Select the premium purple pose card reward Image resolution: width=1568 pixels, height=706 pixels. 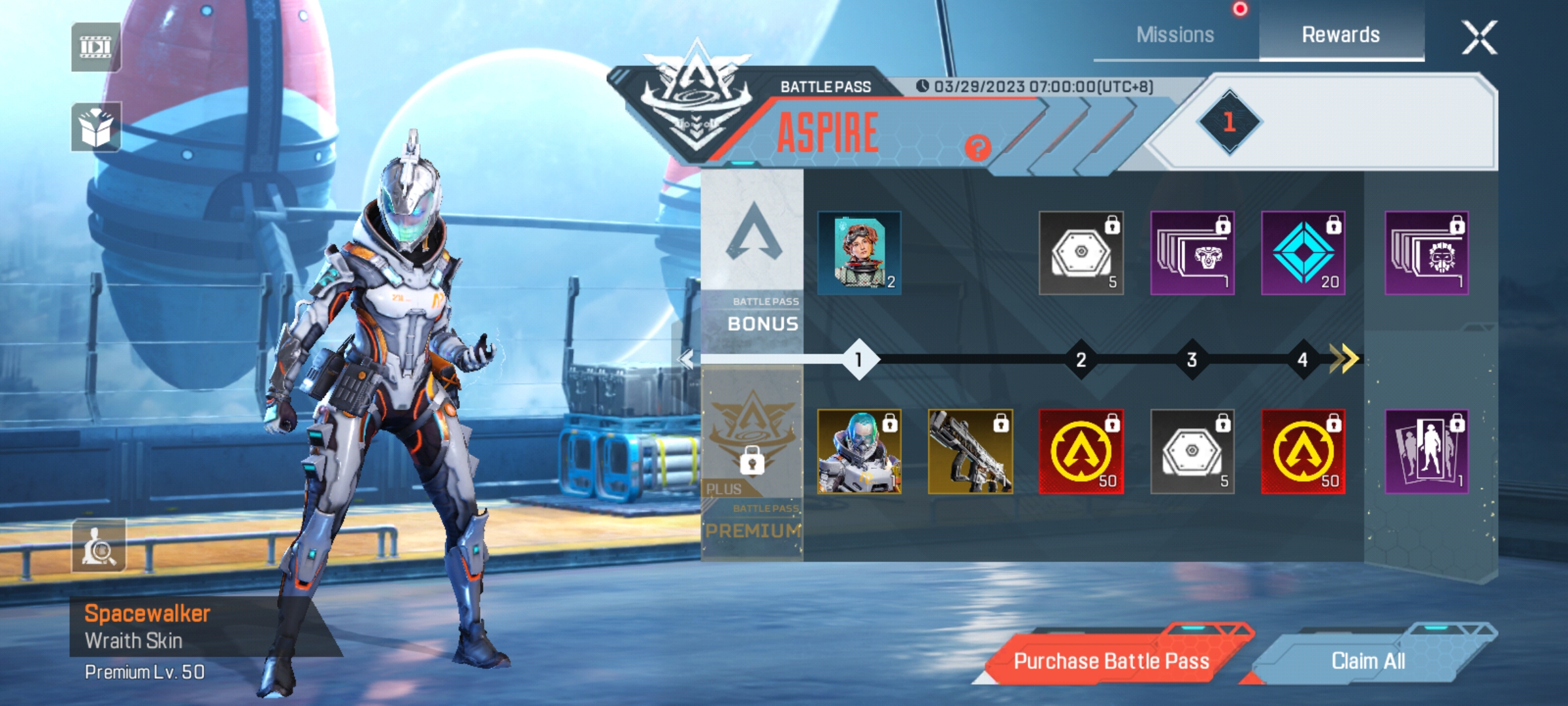pos(1427,451)
